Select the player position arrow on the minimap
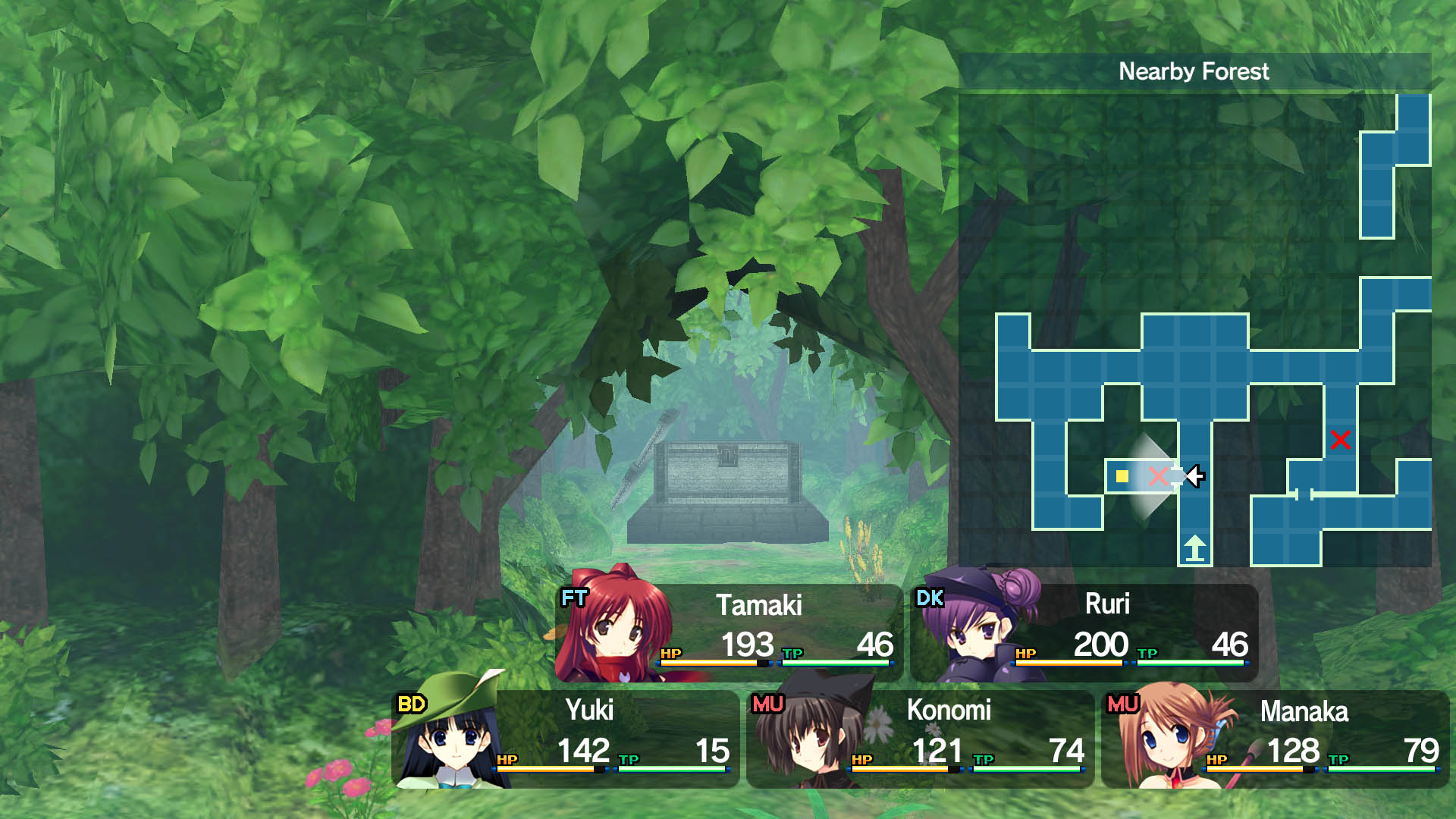Viewport: 1456px width, 819px height. [x=1194, y=477]
